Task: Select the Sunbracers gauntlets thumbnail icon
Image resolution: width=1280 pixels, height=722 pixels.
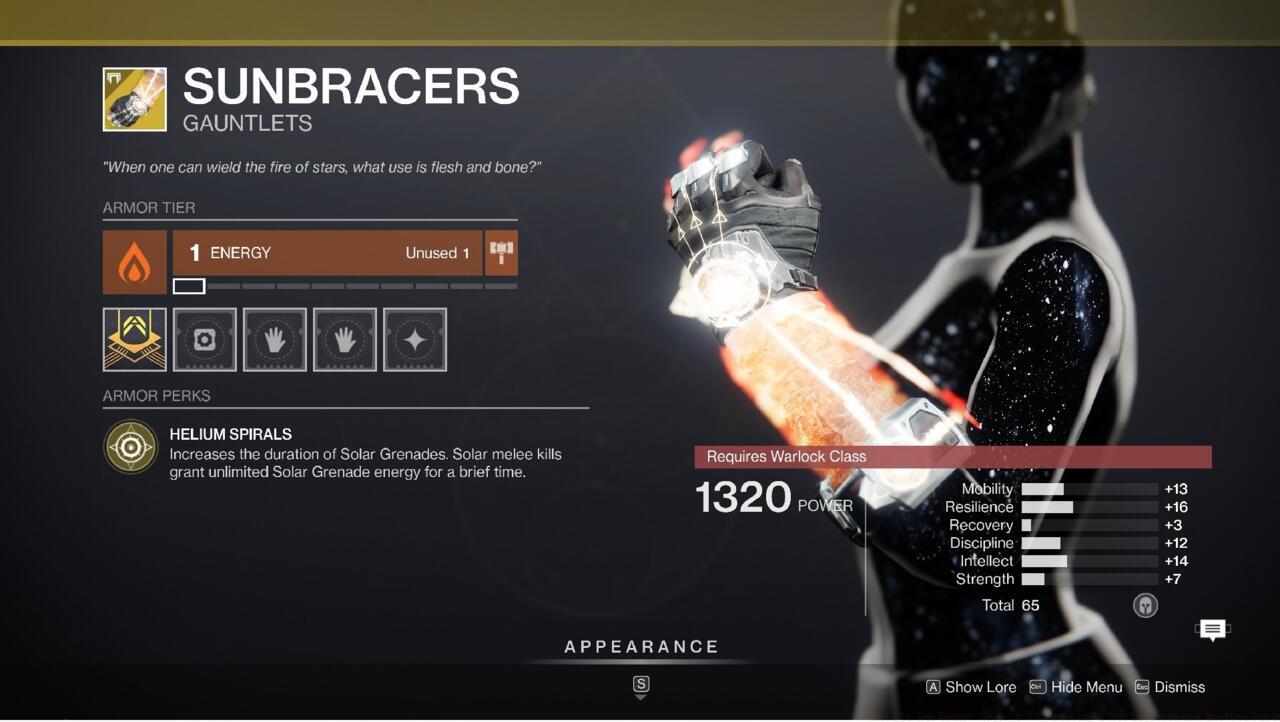Action: pos(133,98)
